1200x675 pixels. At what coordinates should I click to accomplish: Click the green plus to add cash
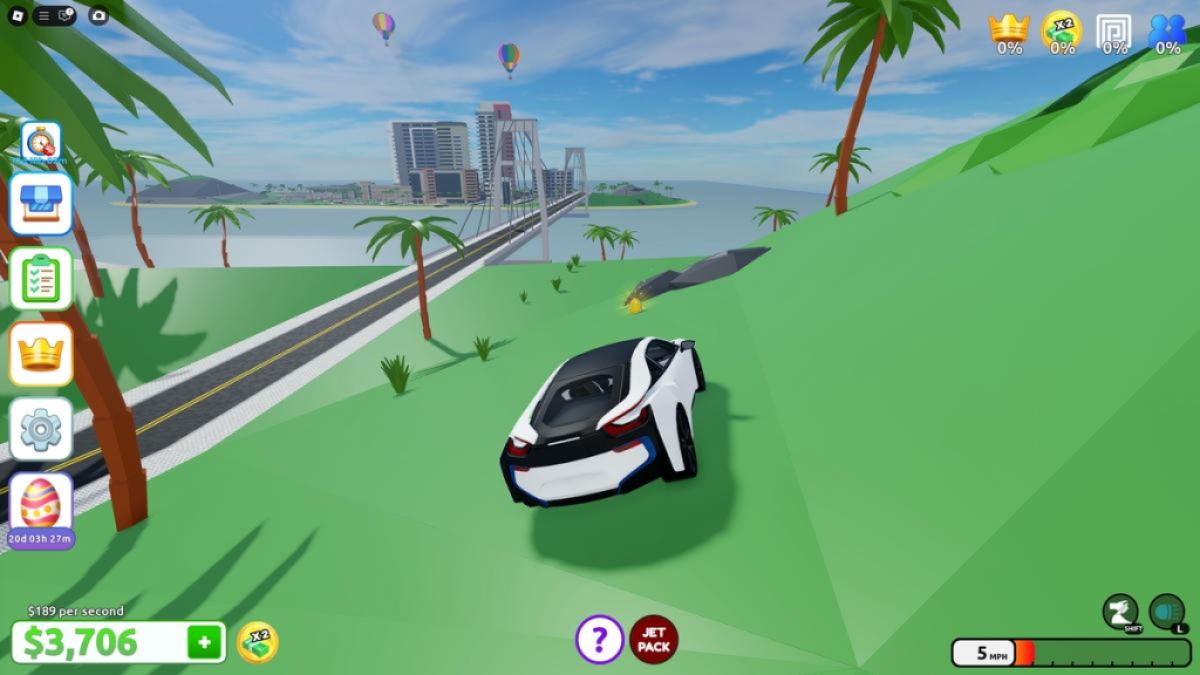coord(204,642)
